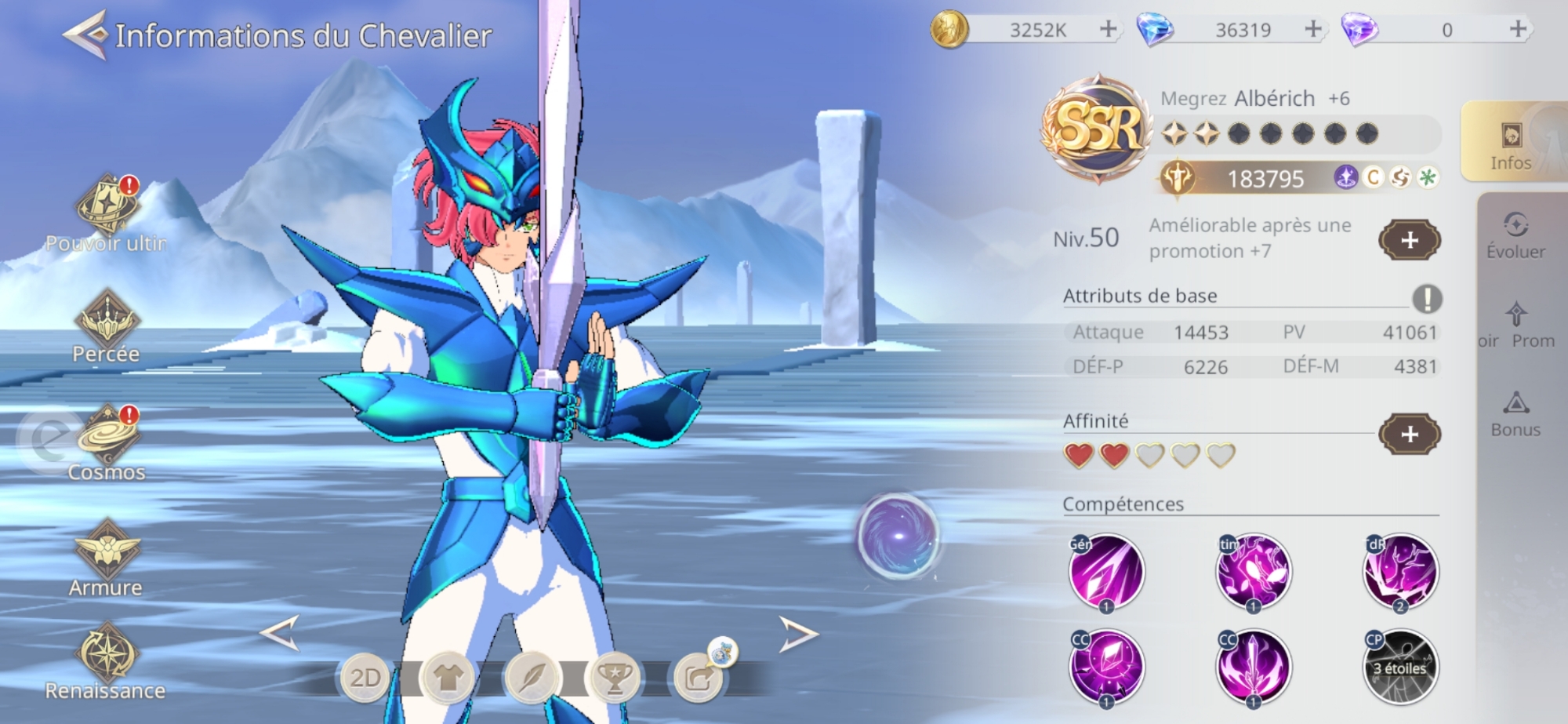Open the trophy button
1568x724 pixels.
[x=615, y=678]
